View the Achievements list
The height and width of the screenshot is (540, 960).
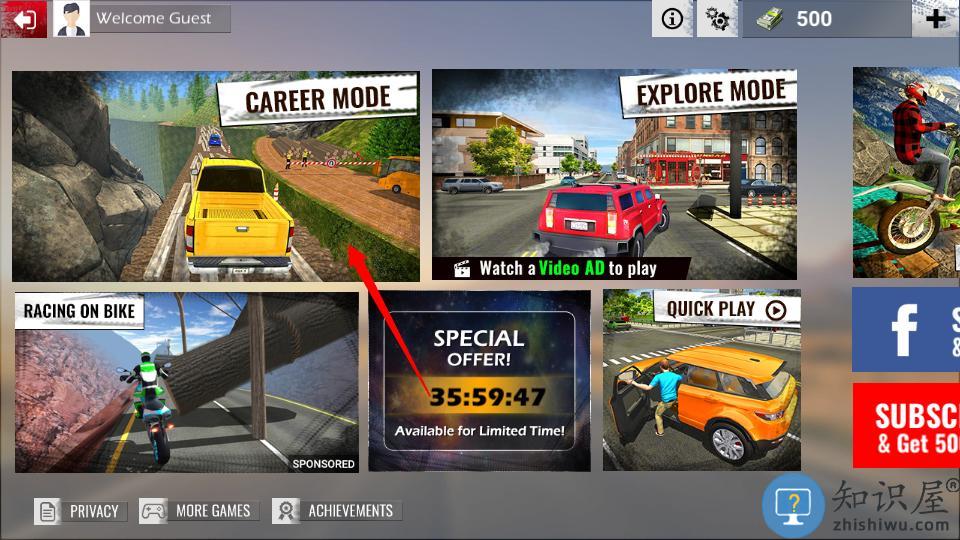pyautogui.click(x=337, y=511)
